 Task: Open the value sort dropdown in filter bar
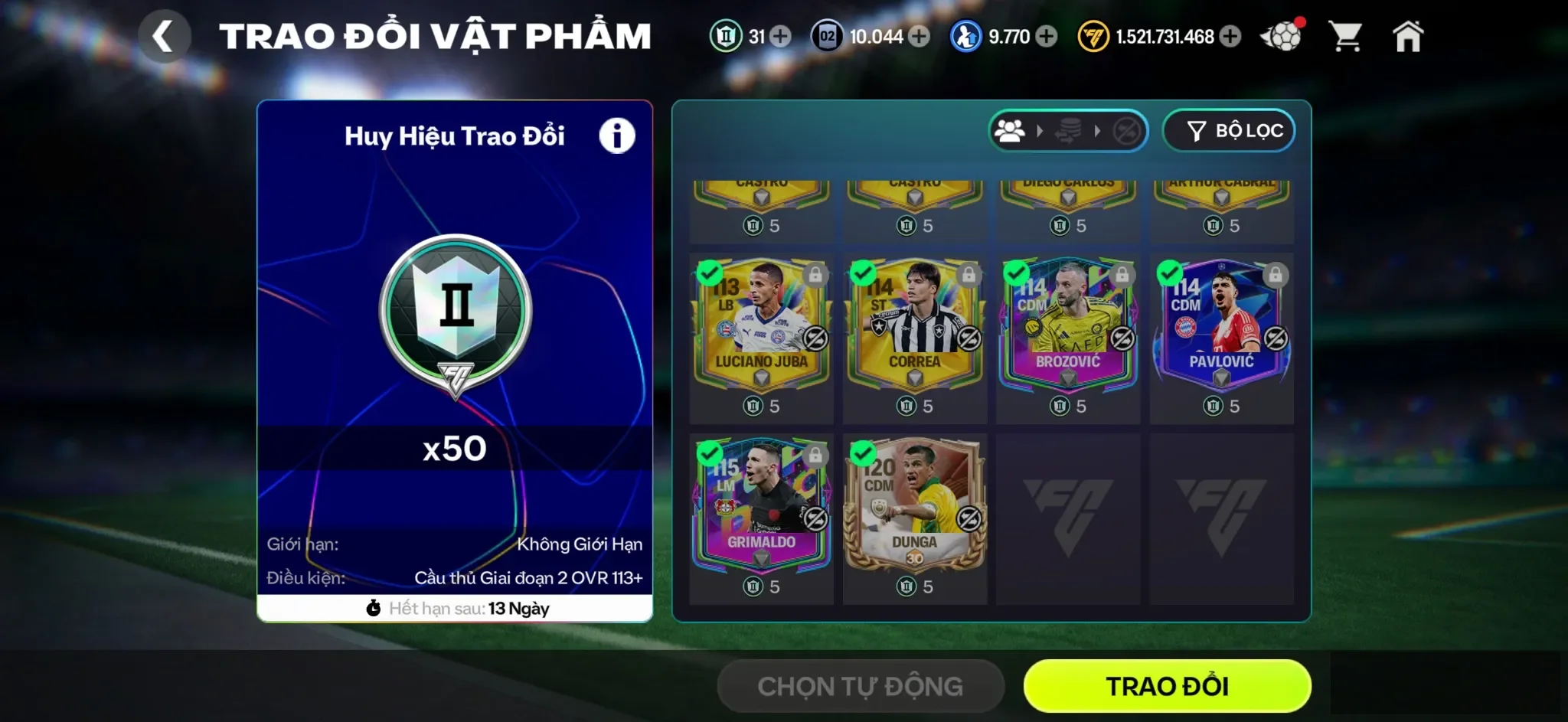pos(1067,130)
